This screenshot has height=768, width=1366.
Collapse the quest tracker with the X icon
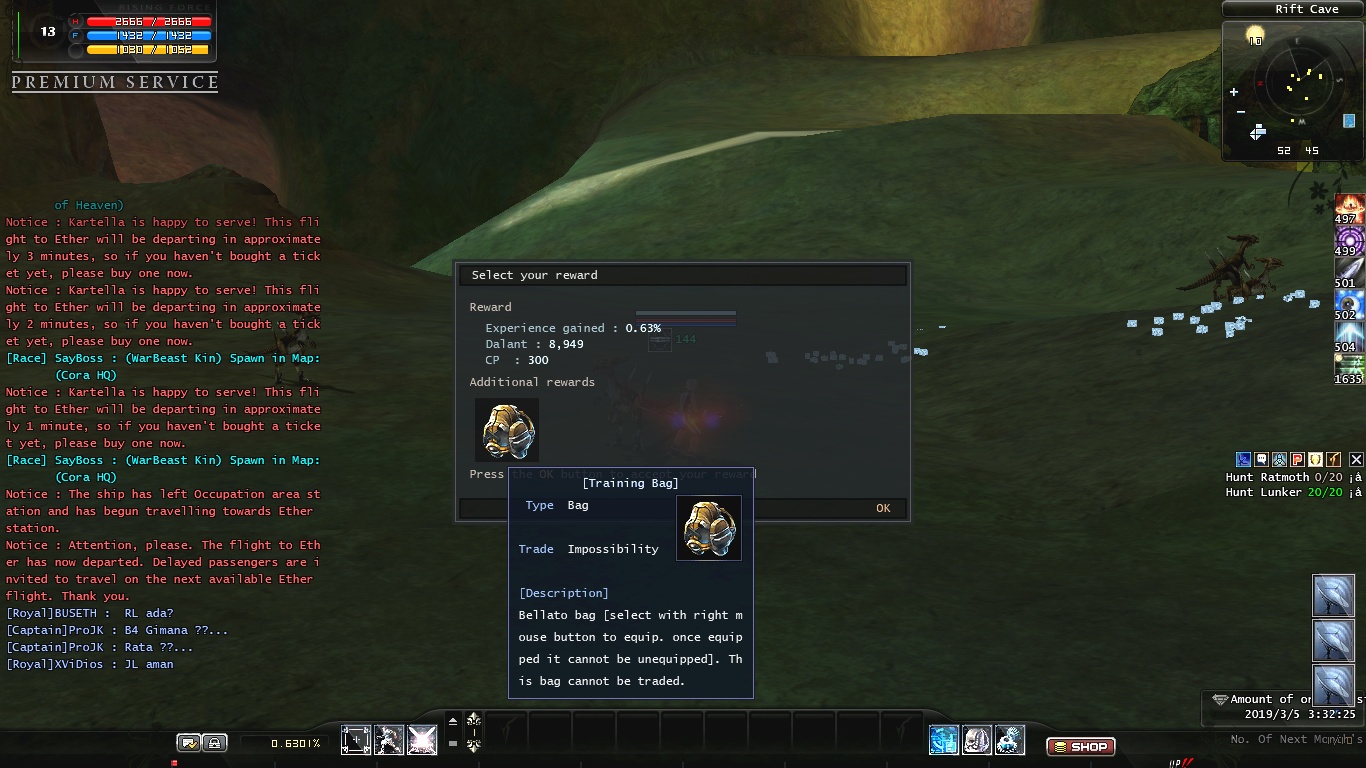[x=1355, y=459]
